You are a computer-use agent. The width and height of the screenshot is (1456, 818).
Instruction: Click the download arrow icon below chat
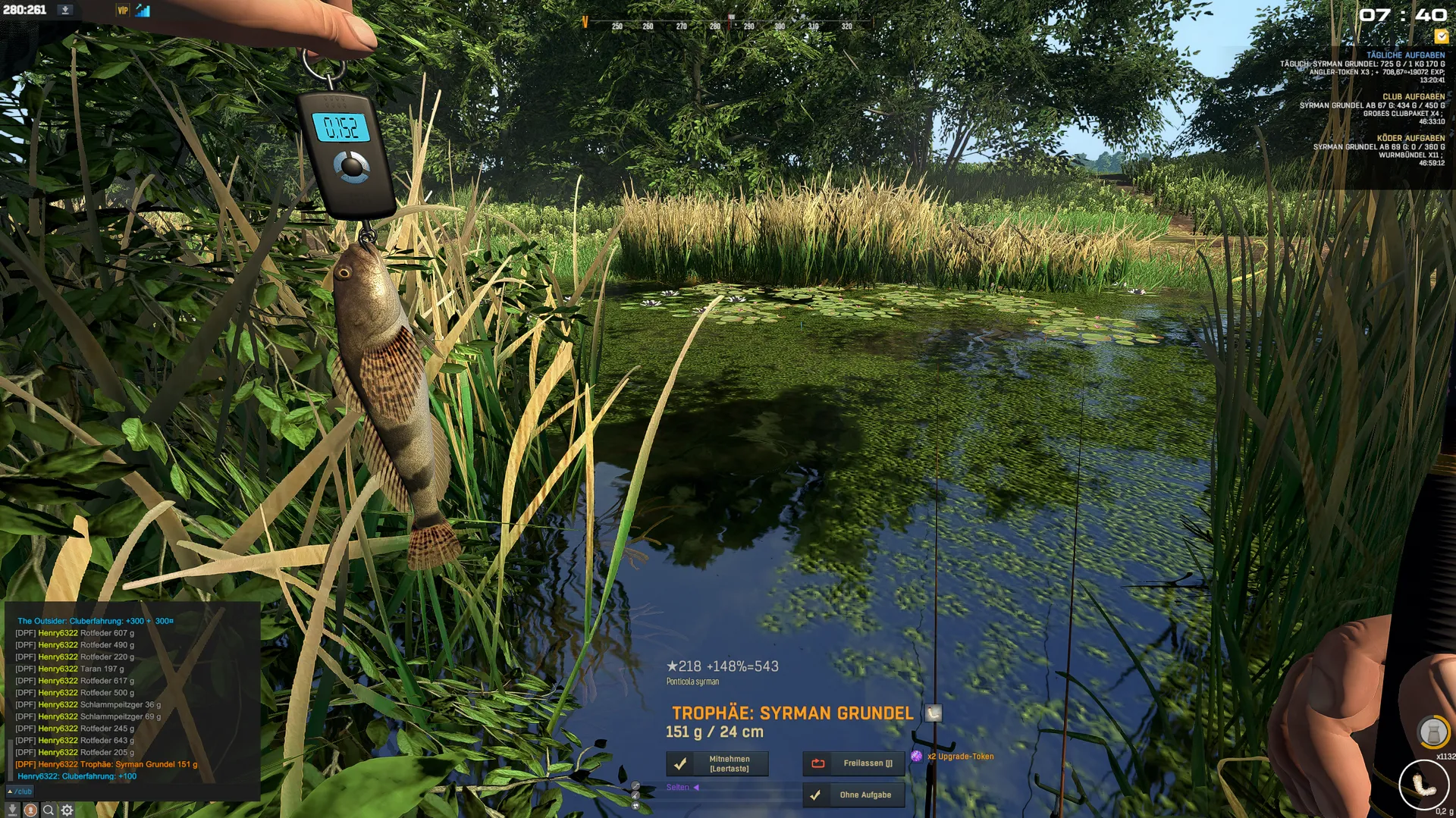point(12,810)
